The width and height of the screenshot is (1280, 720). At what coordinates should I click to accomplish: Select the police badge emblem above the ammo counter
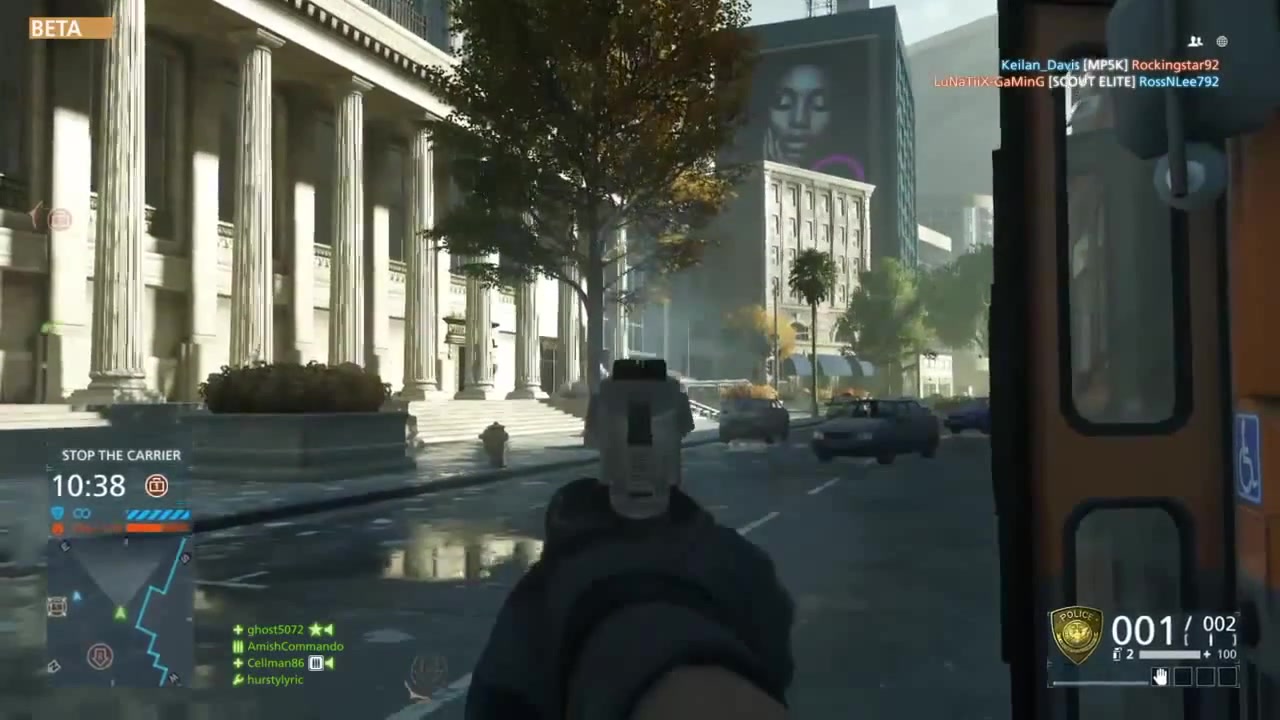pos(1077,630)
